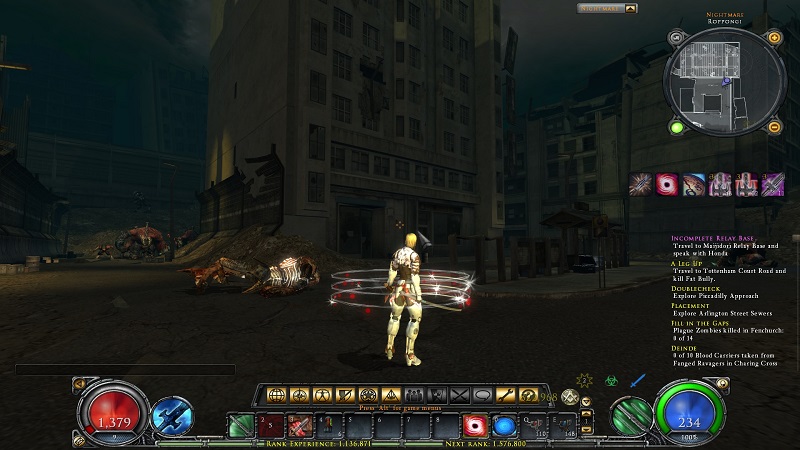Image resolution: width=800 pixels, height=450 pixels.
Task: Open the chat speech bubble button
Action: (484, 394)
